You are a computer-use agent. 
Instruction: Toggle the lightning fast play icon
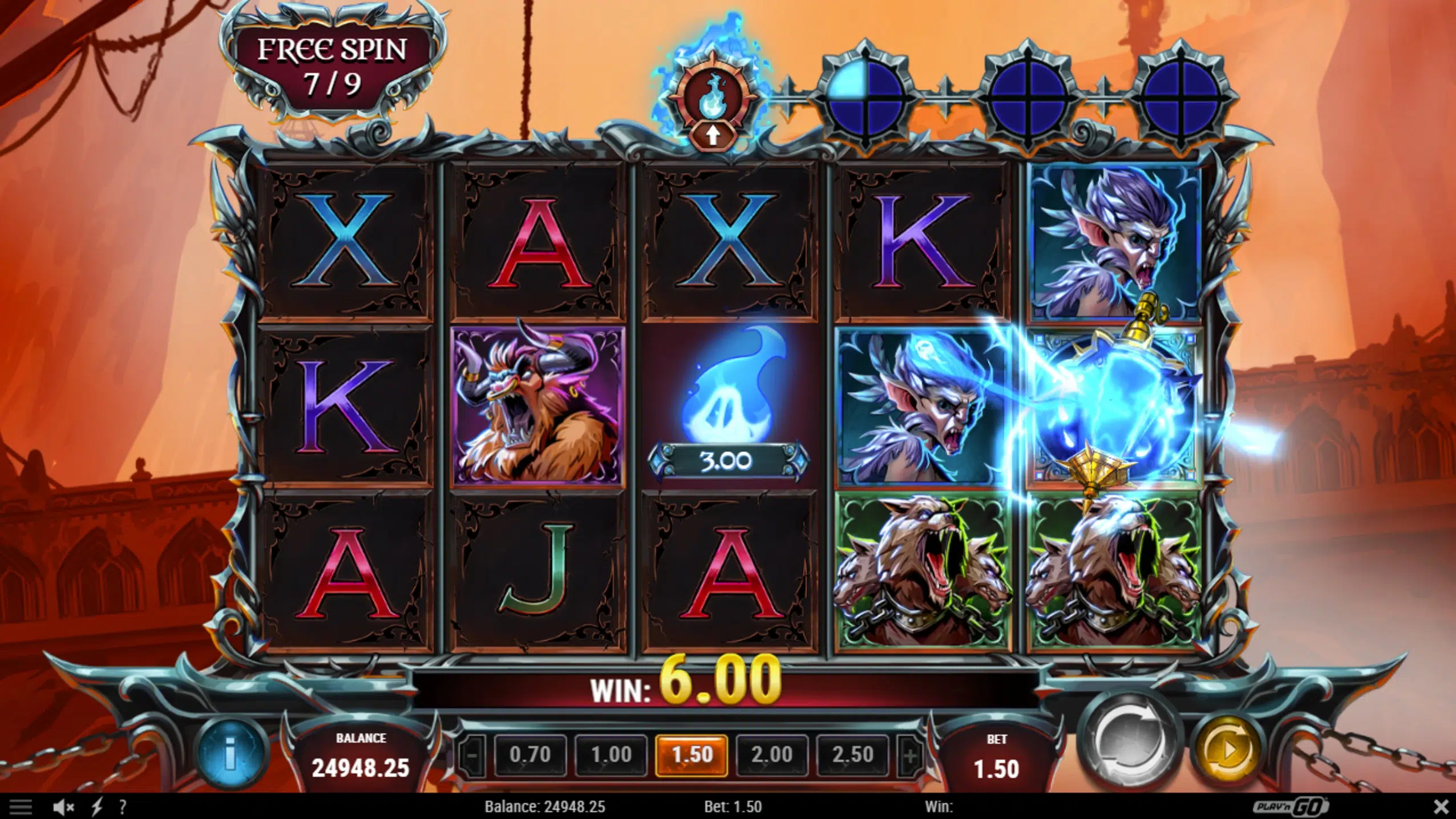point(97,807)
